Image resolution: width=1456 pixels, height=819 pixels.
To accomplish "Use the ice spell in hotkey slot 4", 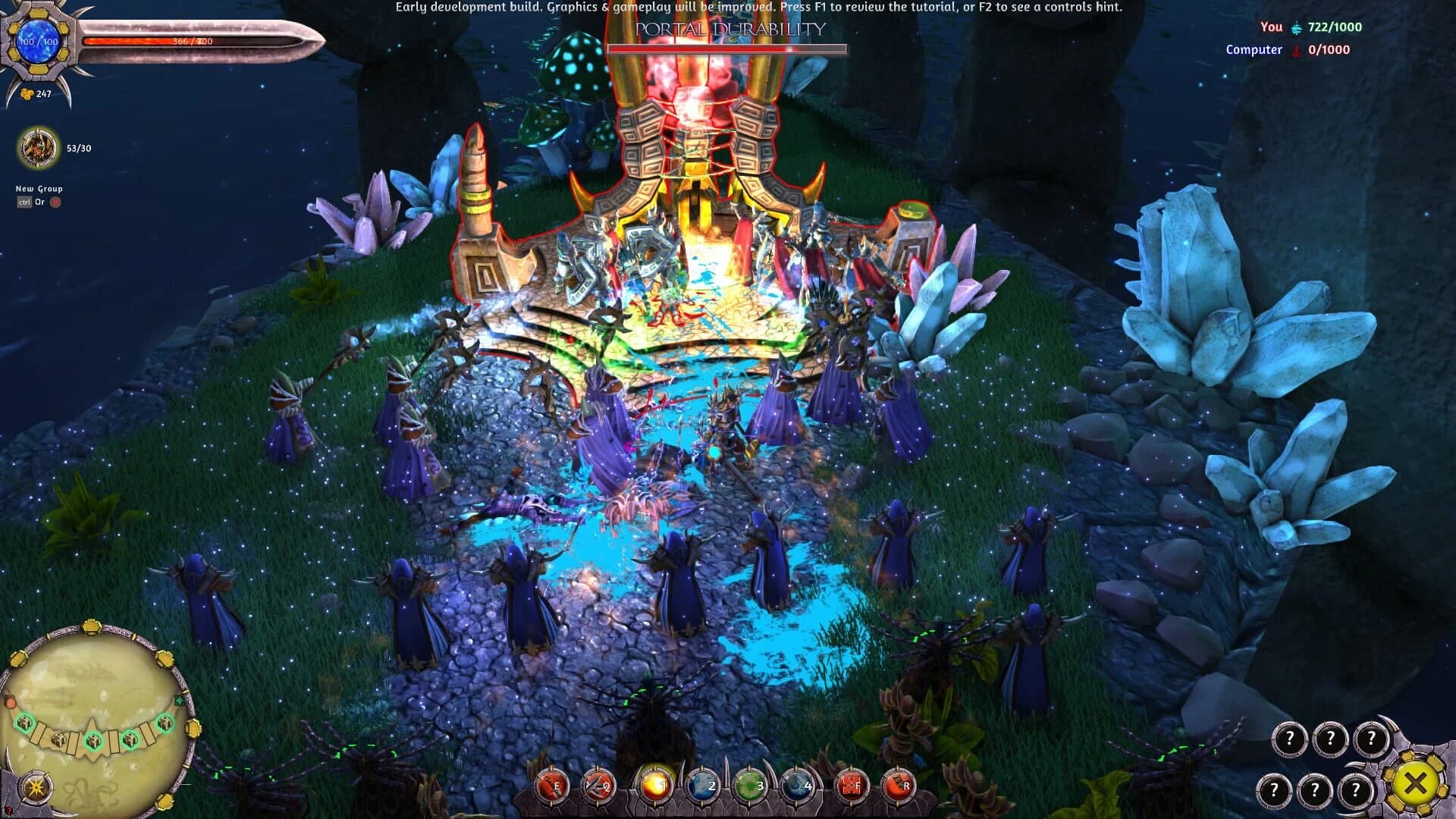I will click(x=795, y=786).
